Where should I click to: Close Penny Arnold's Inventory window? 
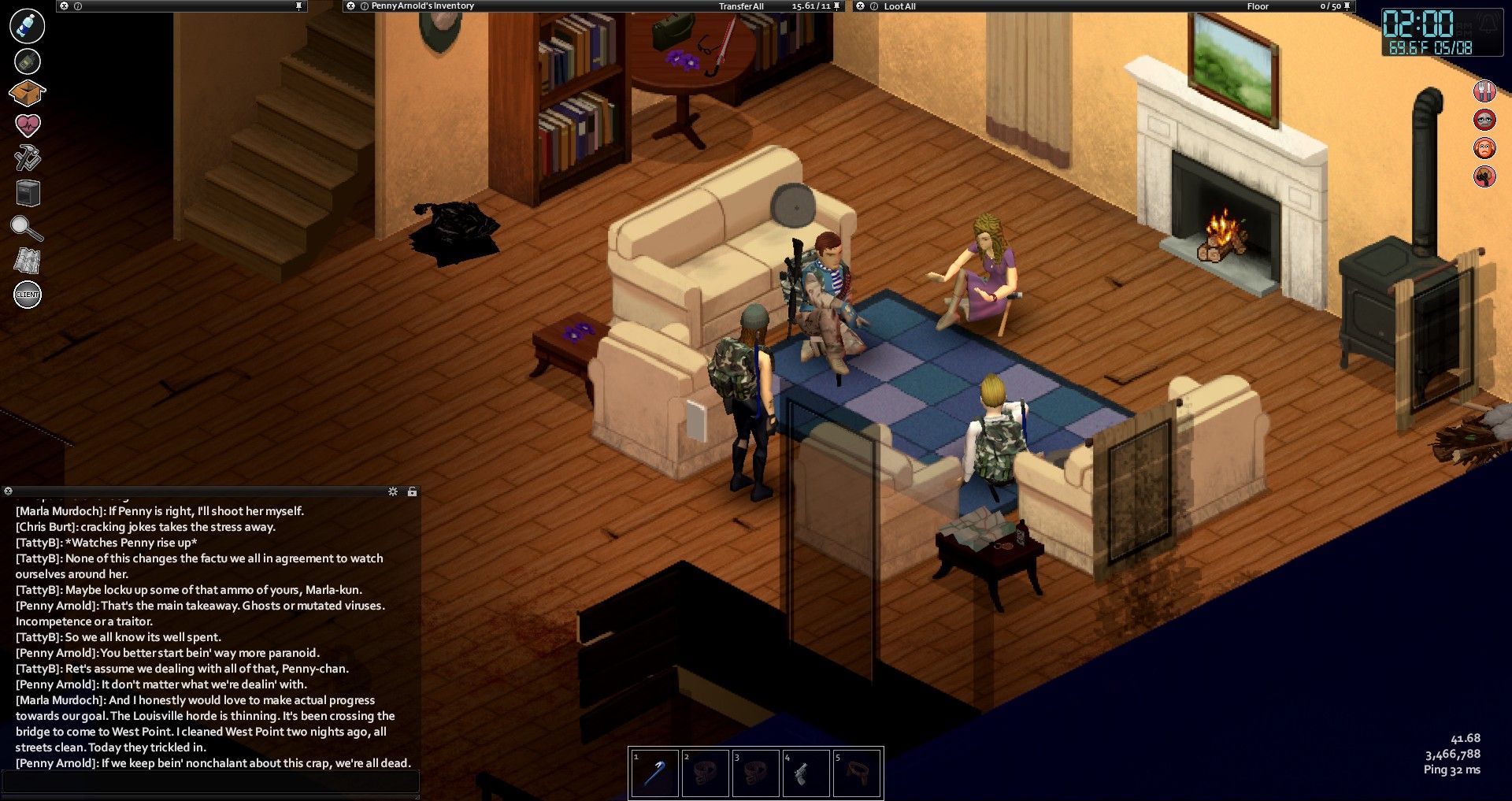pos(350,6)
